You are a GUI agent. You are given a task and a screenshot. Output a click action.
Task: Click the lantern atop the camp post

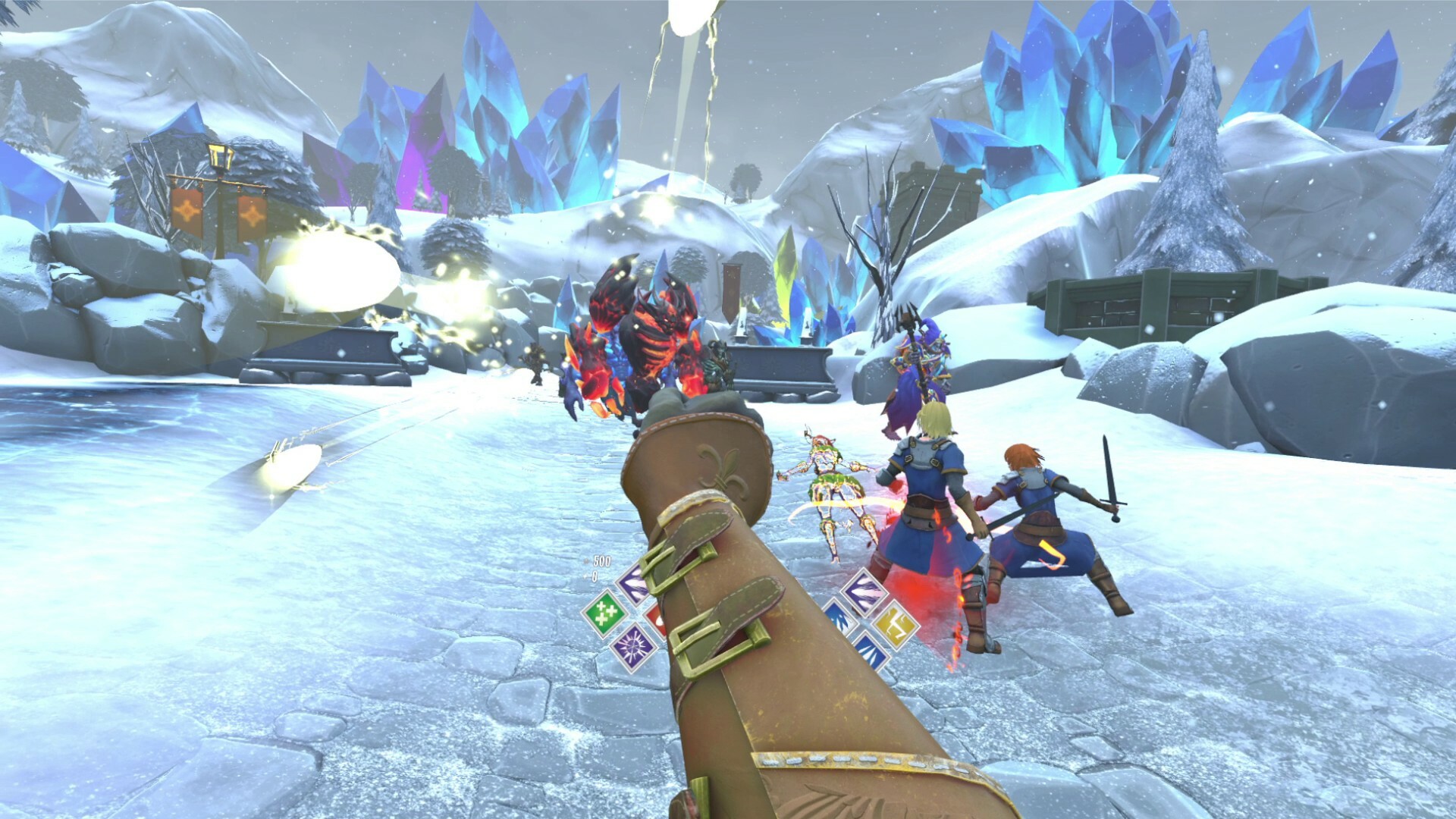point(221,158)
